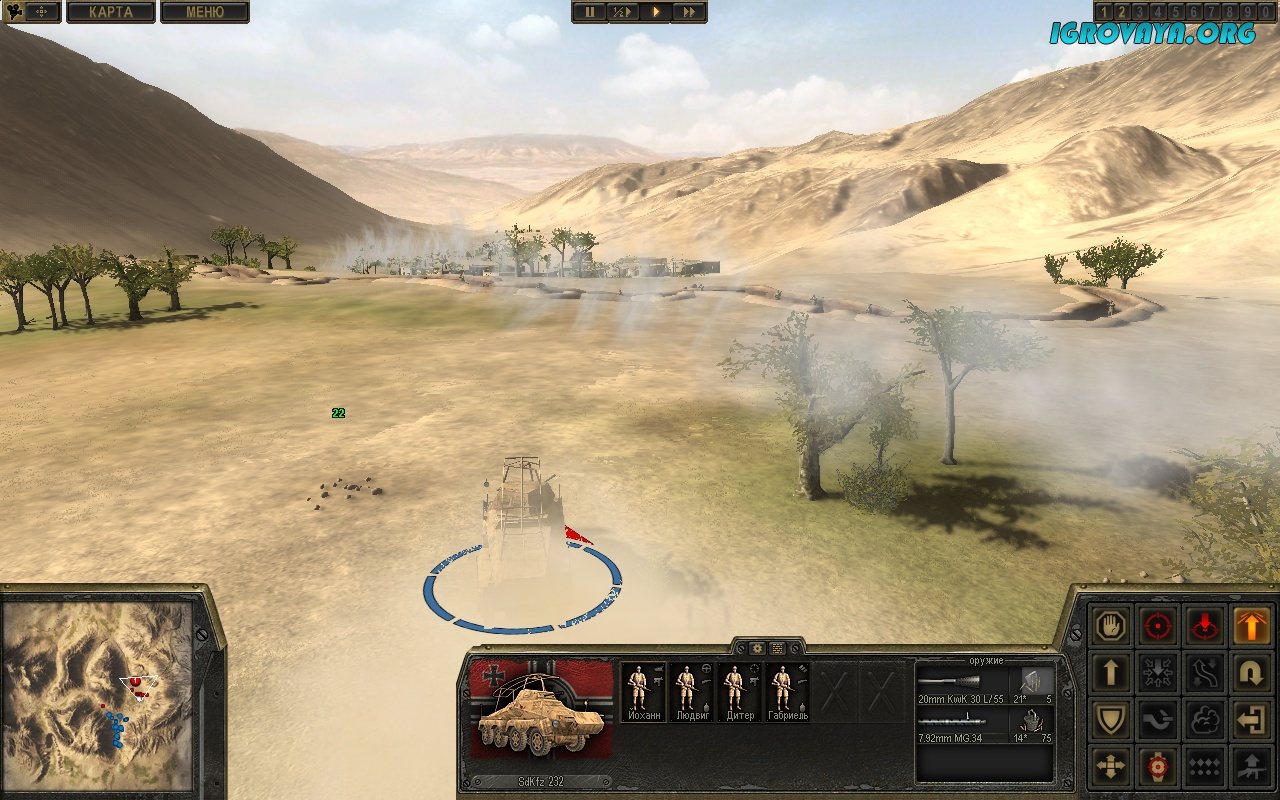The image size is (1280, 800).
Task: Activate the red crosshair attack command
Action: (x=1158, y=625)
